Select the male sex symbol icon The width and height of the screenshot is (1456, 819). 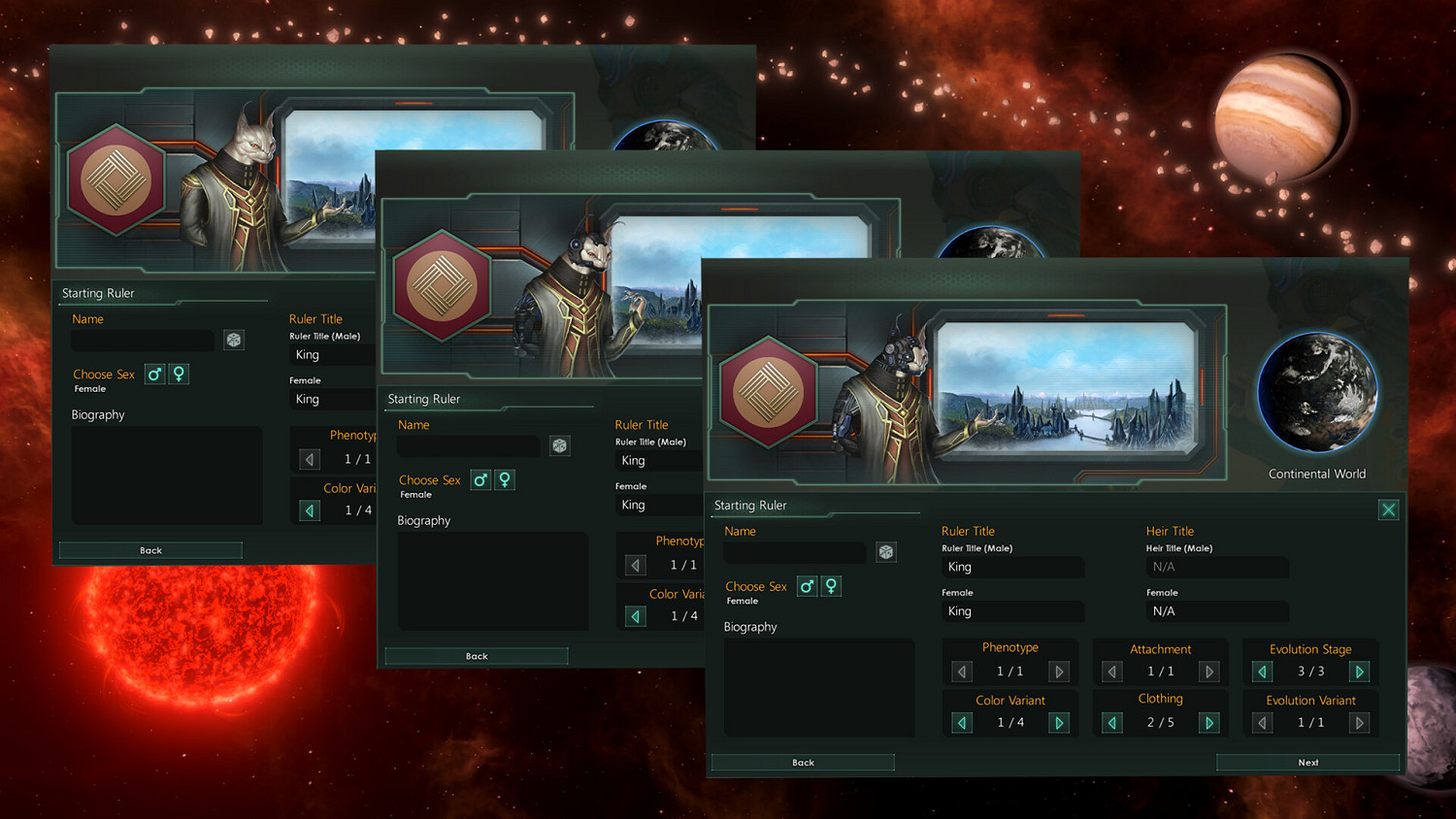(x=807, y=586)
